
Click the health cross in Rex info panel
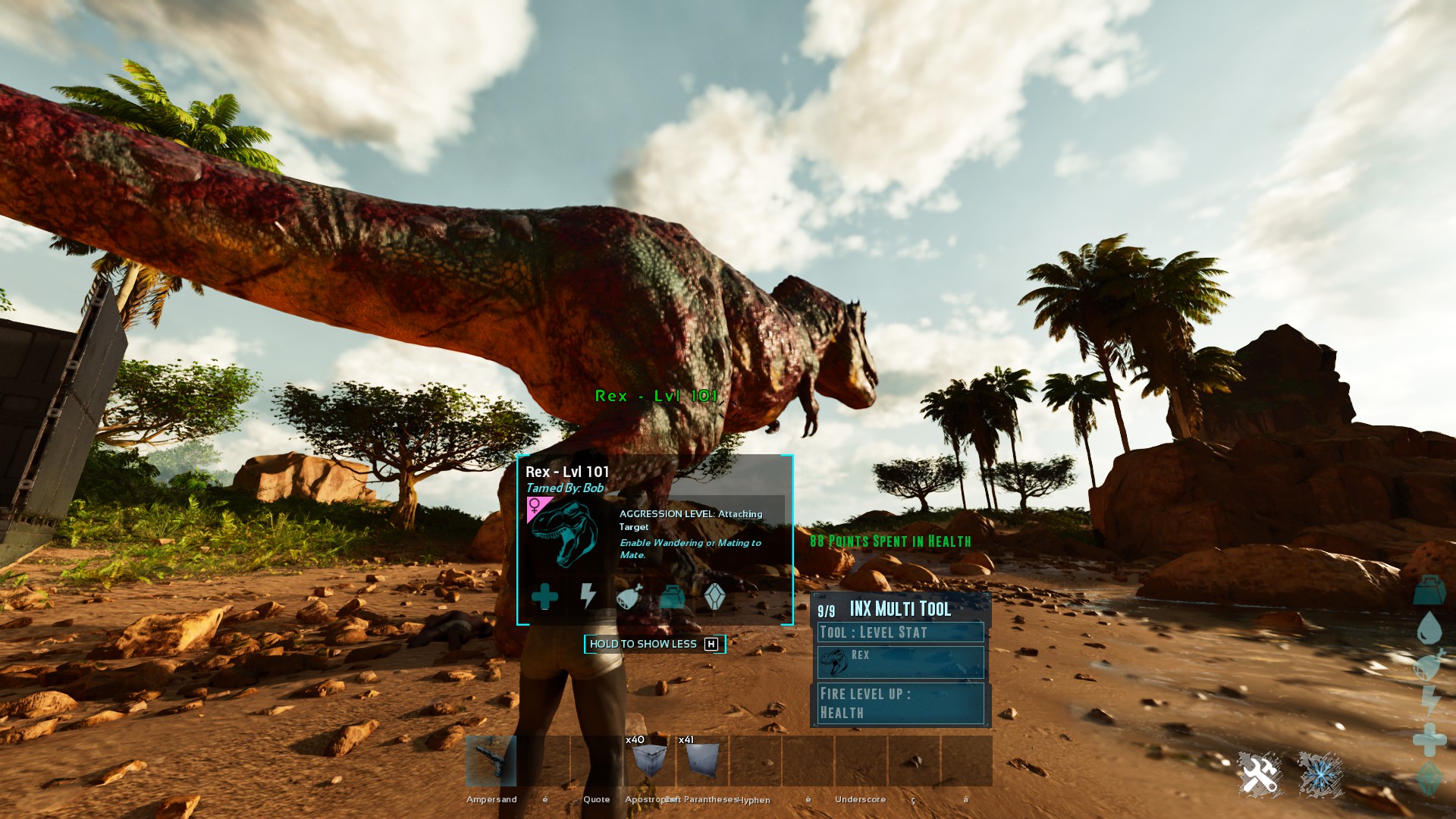(x=544, y=597)
